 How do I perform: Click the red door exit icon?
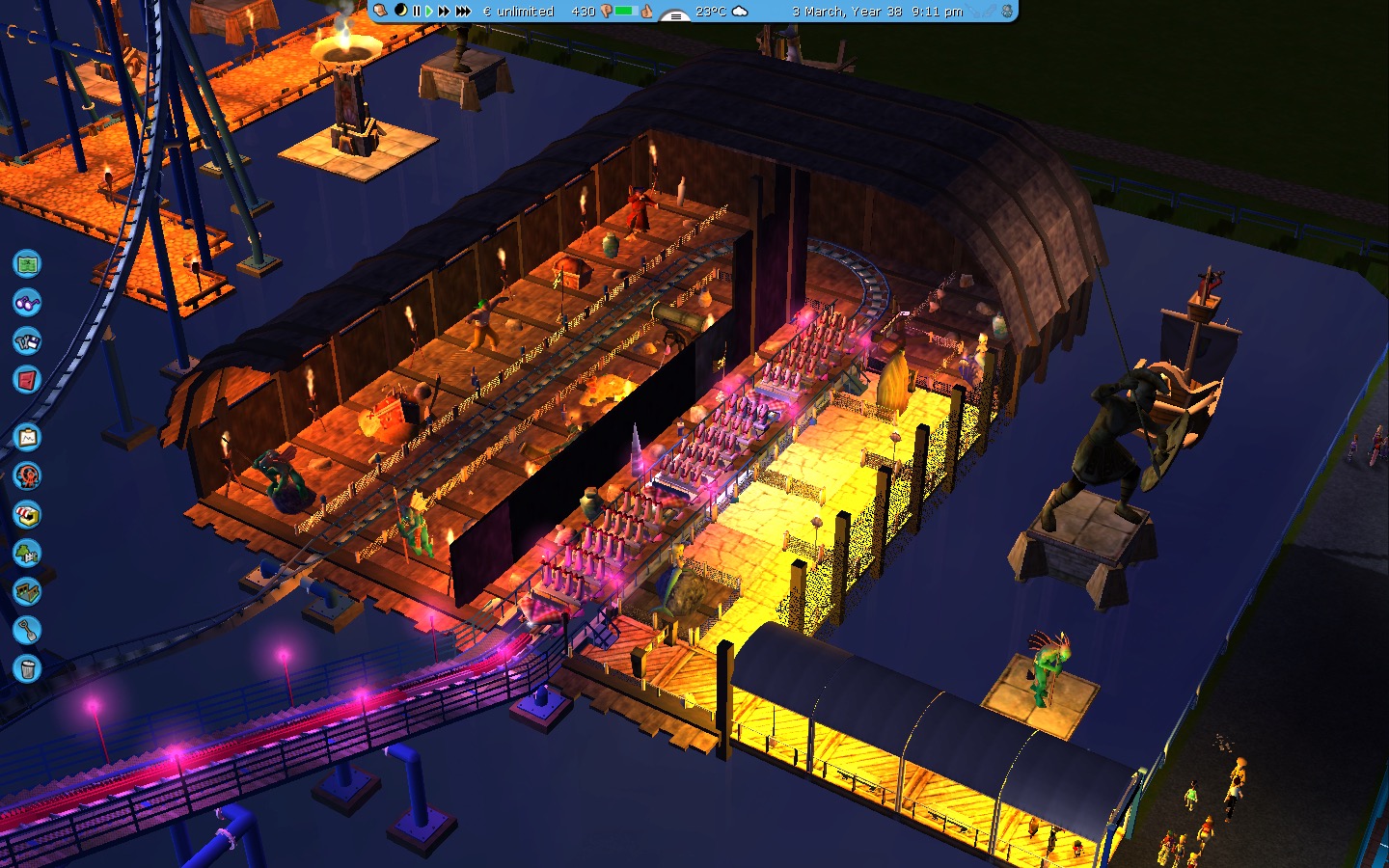[27, 379]
